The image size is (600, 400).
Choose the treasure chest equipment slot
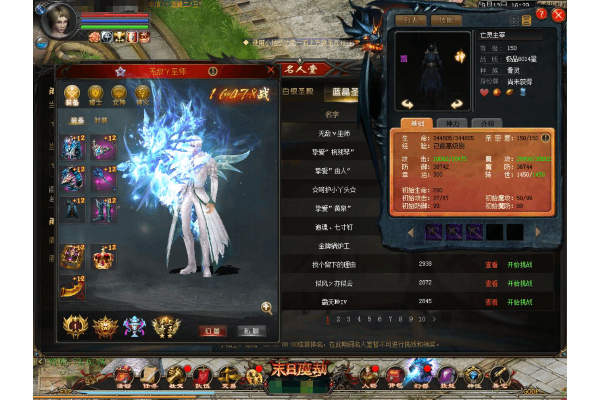point(73,256)
